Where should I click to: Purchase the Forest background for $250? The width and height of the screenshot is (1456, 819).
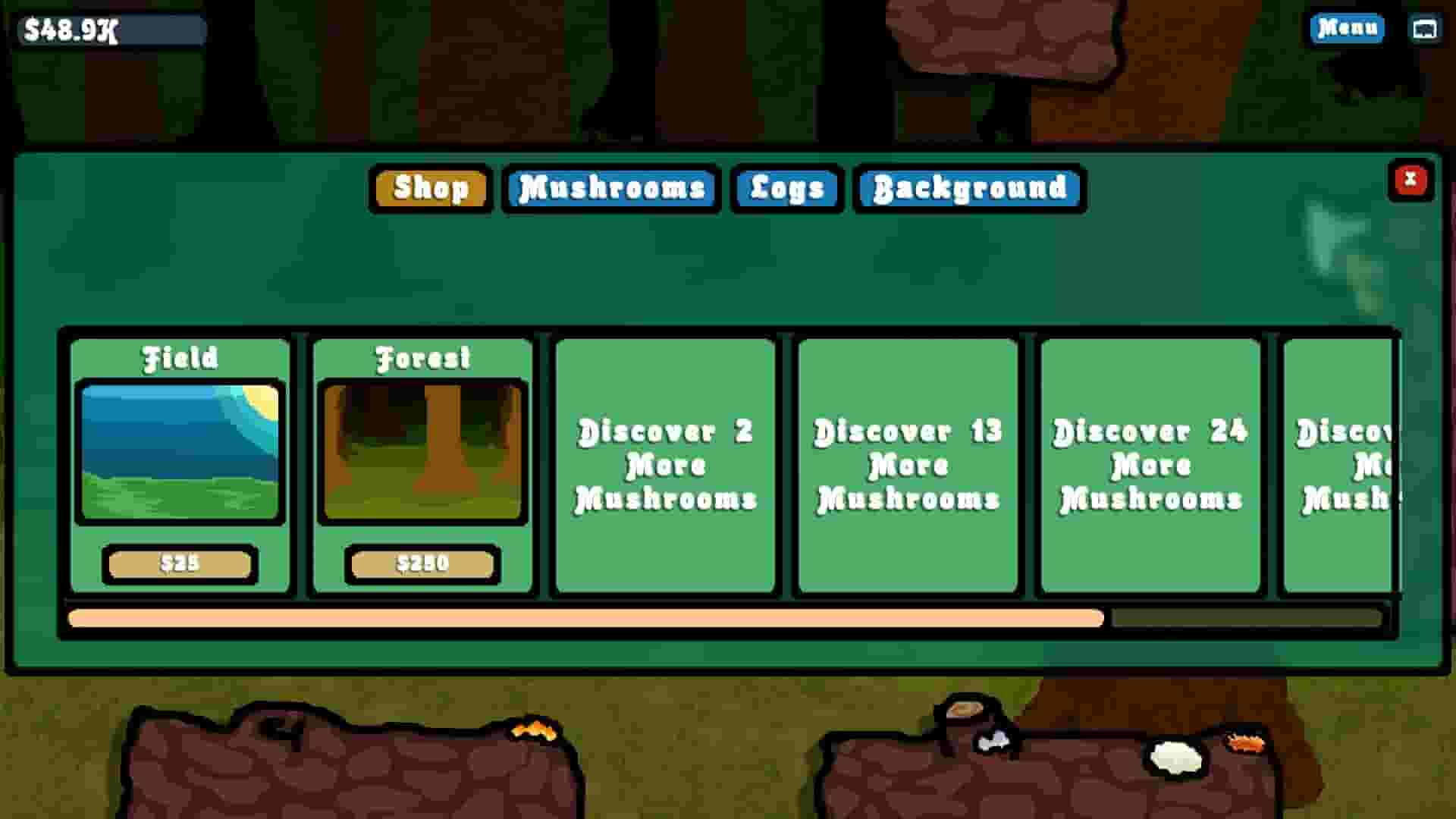click(x=422, y=564)
